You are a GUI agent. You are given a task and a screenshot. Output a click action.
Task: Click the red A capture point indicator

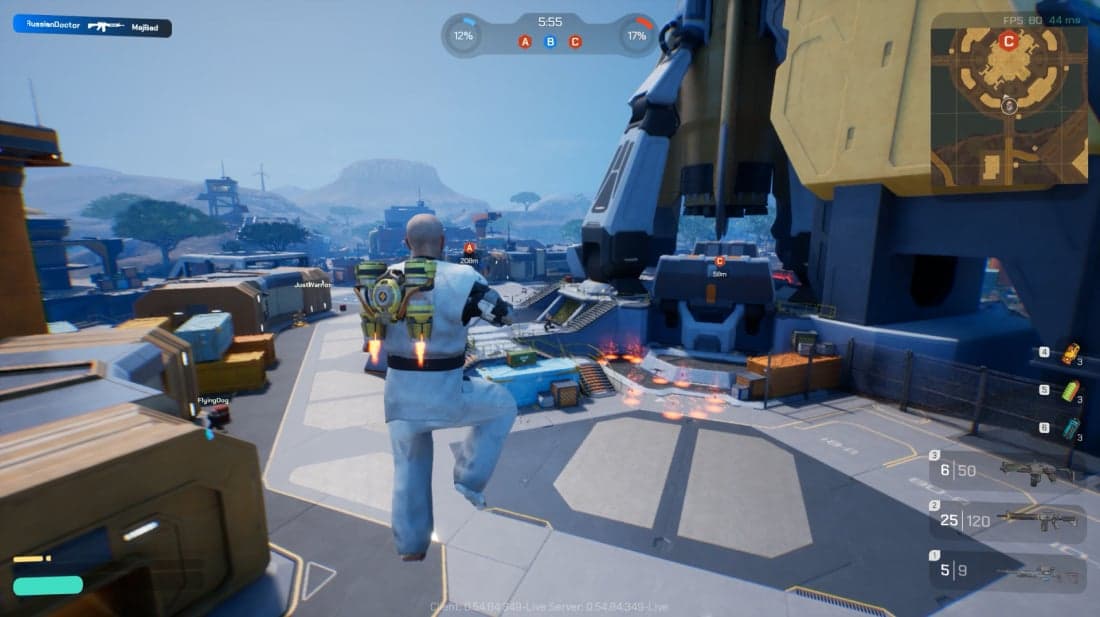click(525, 42)
